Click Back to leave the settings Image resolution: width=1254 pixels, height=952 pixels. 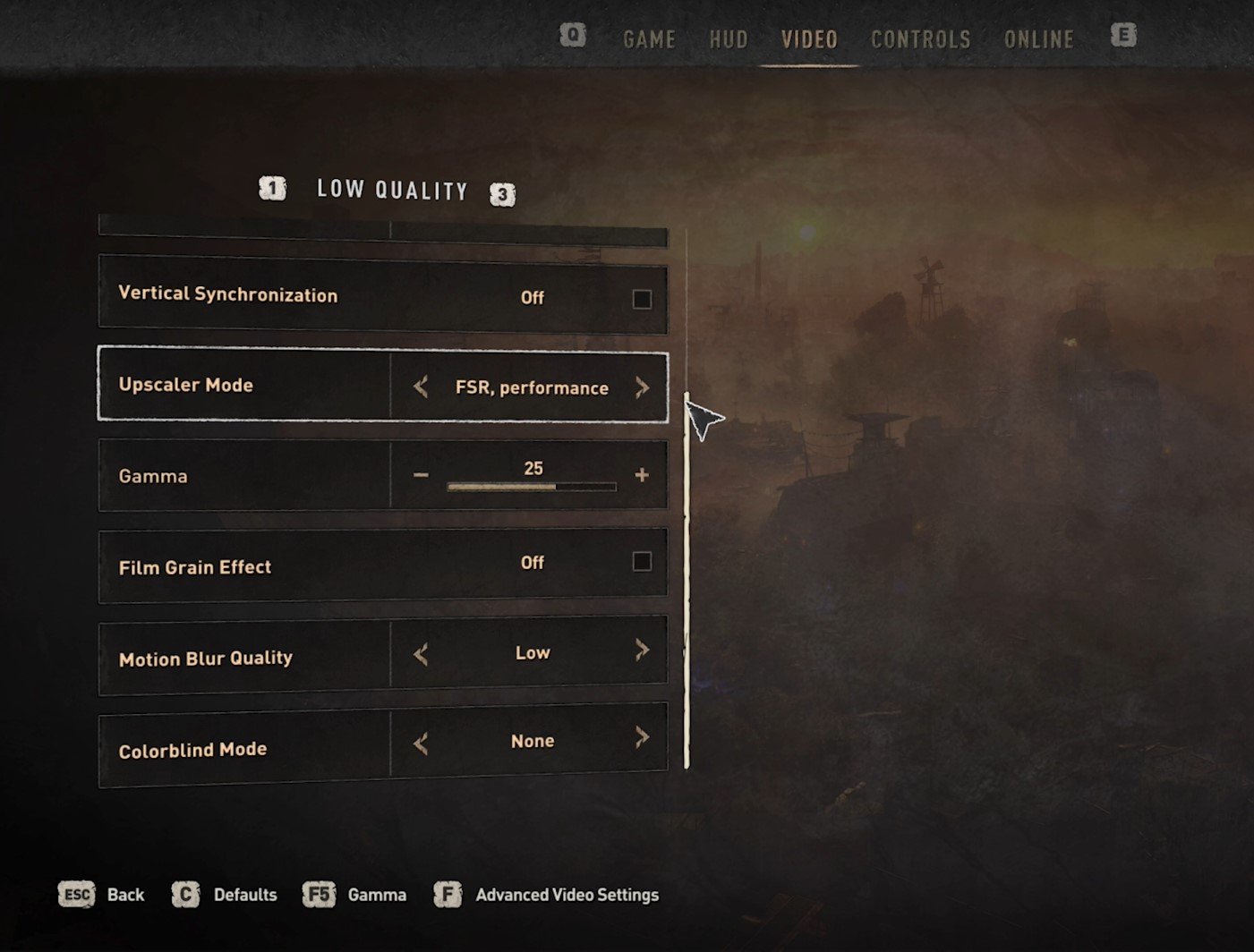tap(101, 895)
